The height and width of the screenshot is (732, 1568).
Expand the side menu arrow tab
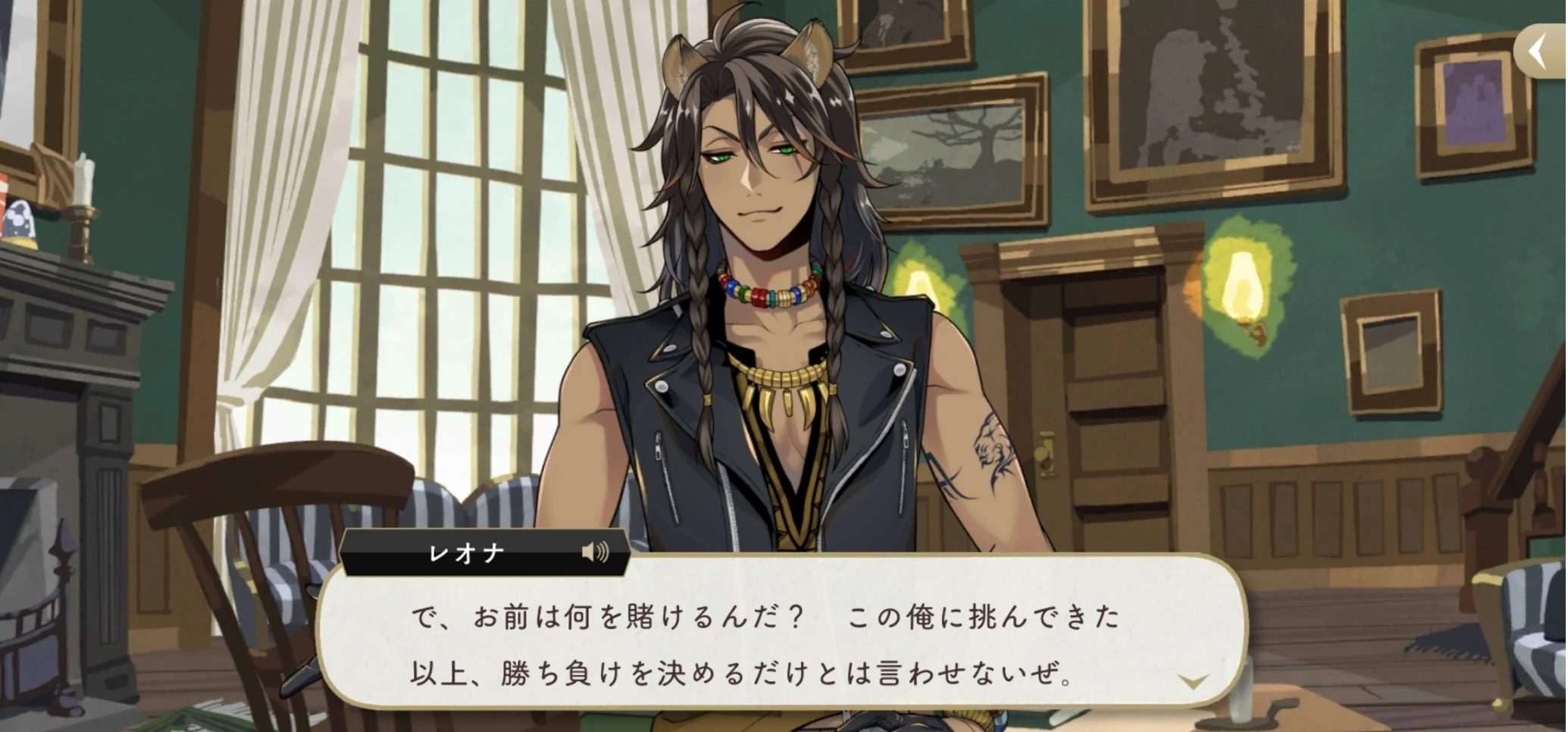click(1541, 52)
